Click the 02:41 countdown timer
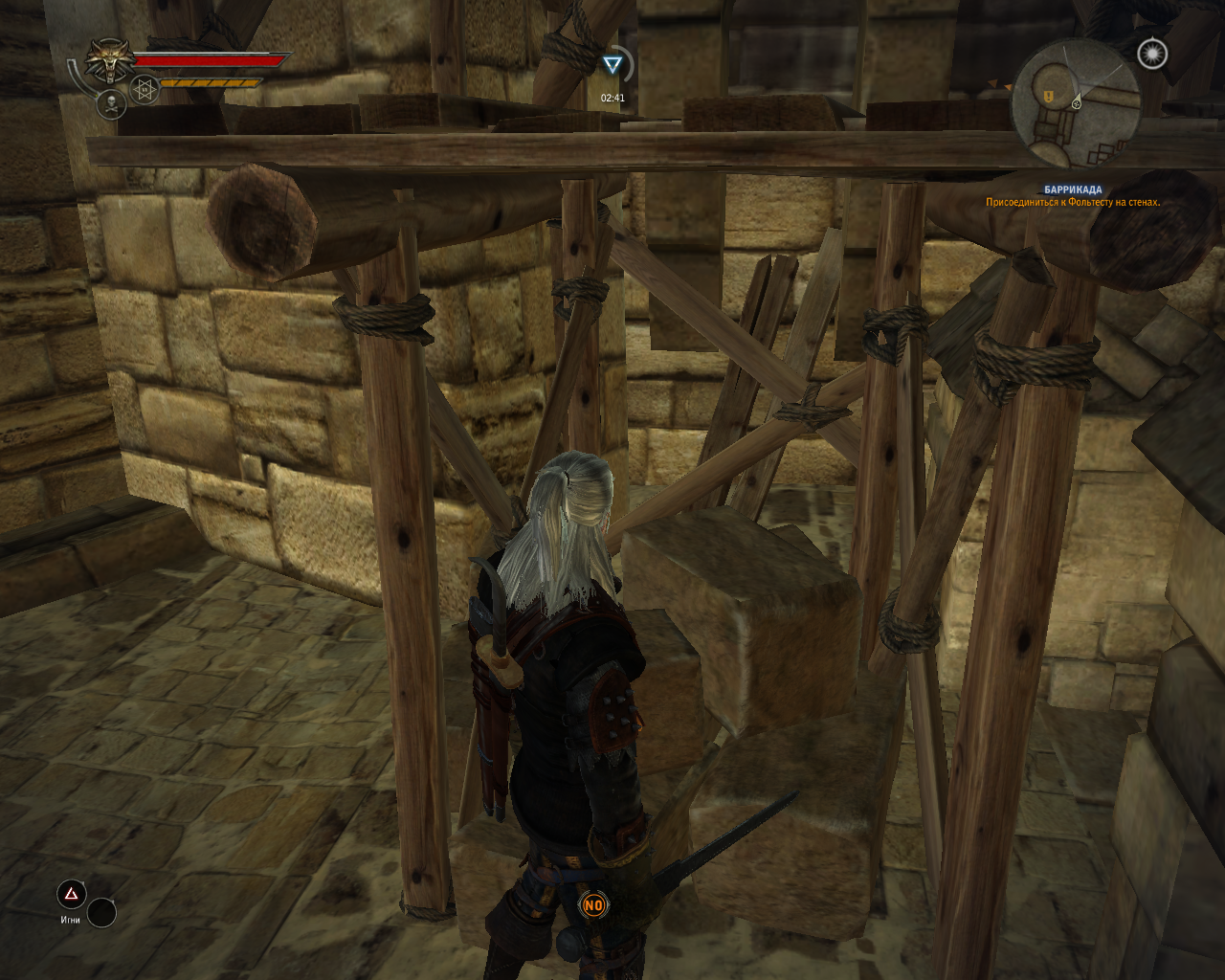Image resolution: width=1225 pixels, height=980 pixels. pos(612,96)
